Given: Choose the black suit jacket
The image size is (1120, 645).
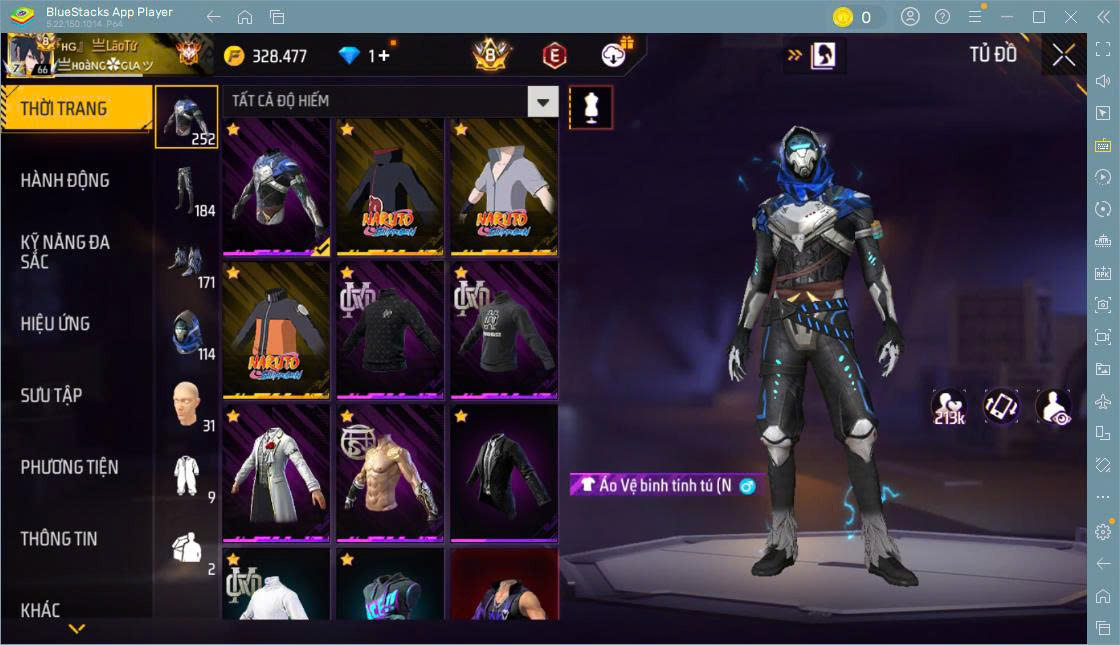Looking at the screenshot, I should [504, 472].
